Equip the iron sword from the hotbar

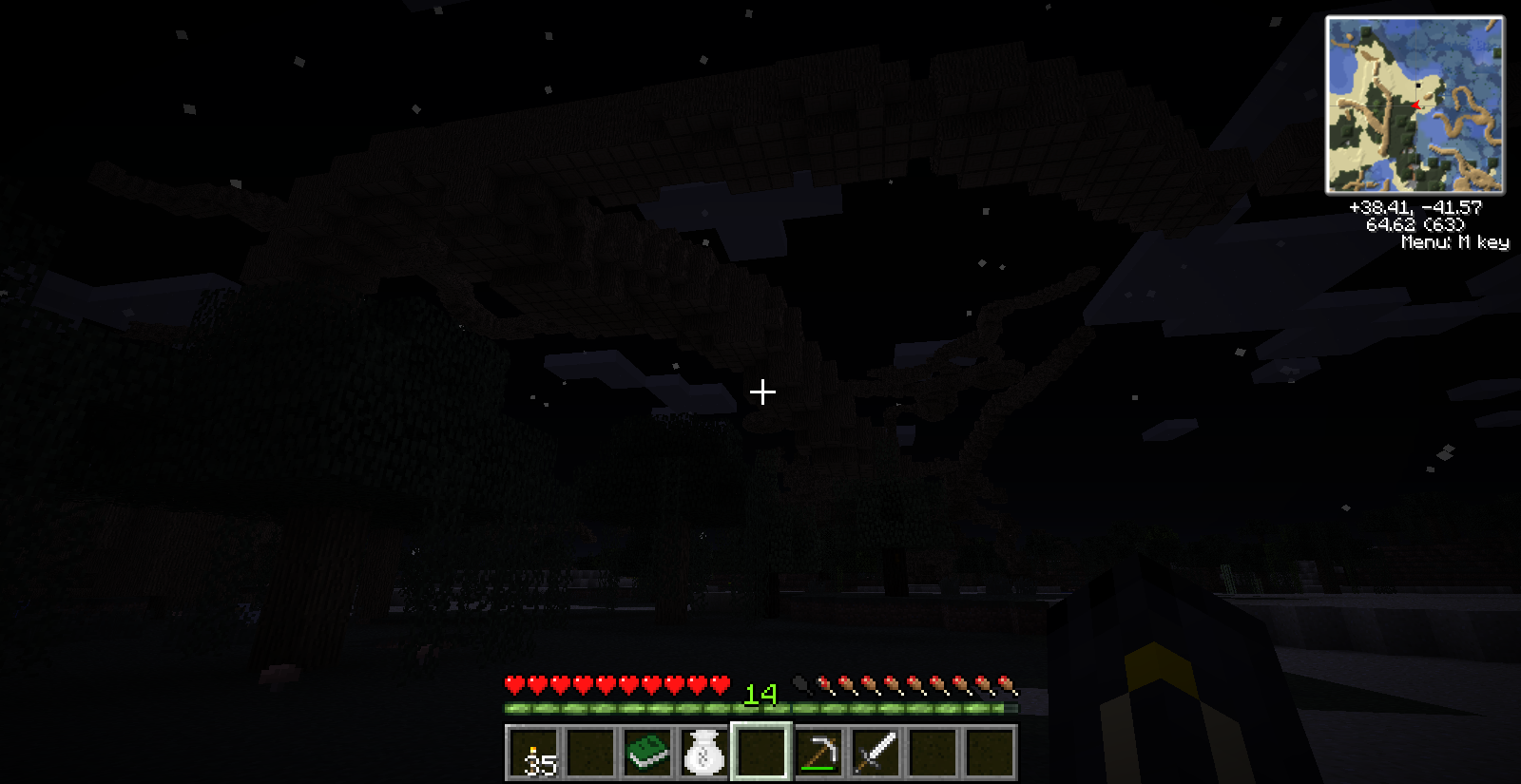(876, 754)
